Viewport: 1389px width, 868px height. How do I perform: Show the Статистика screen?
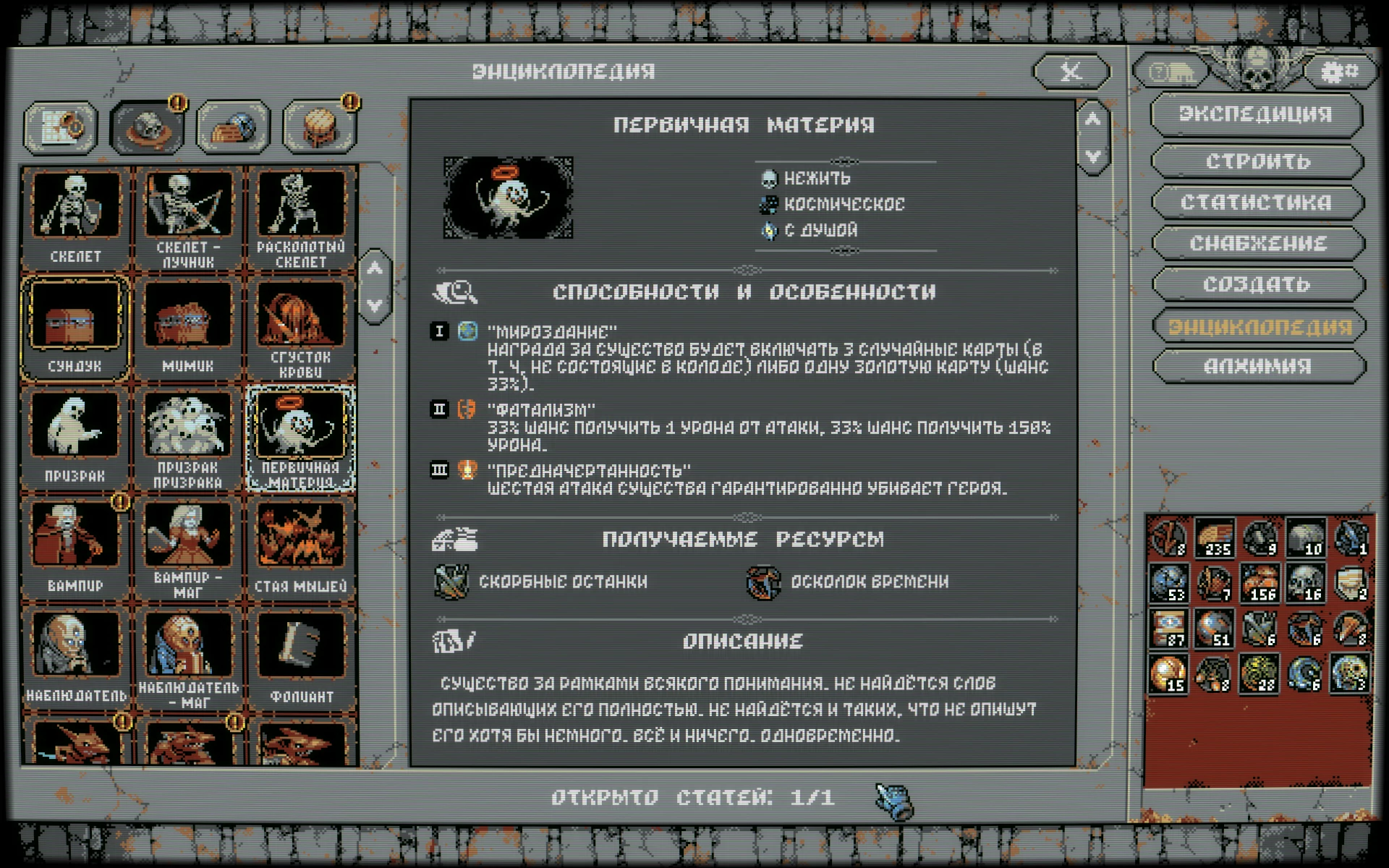pos(1257,203)
